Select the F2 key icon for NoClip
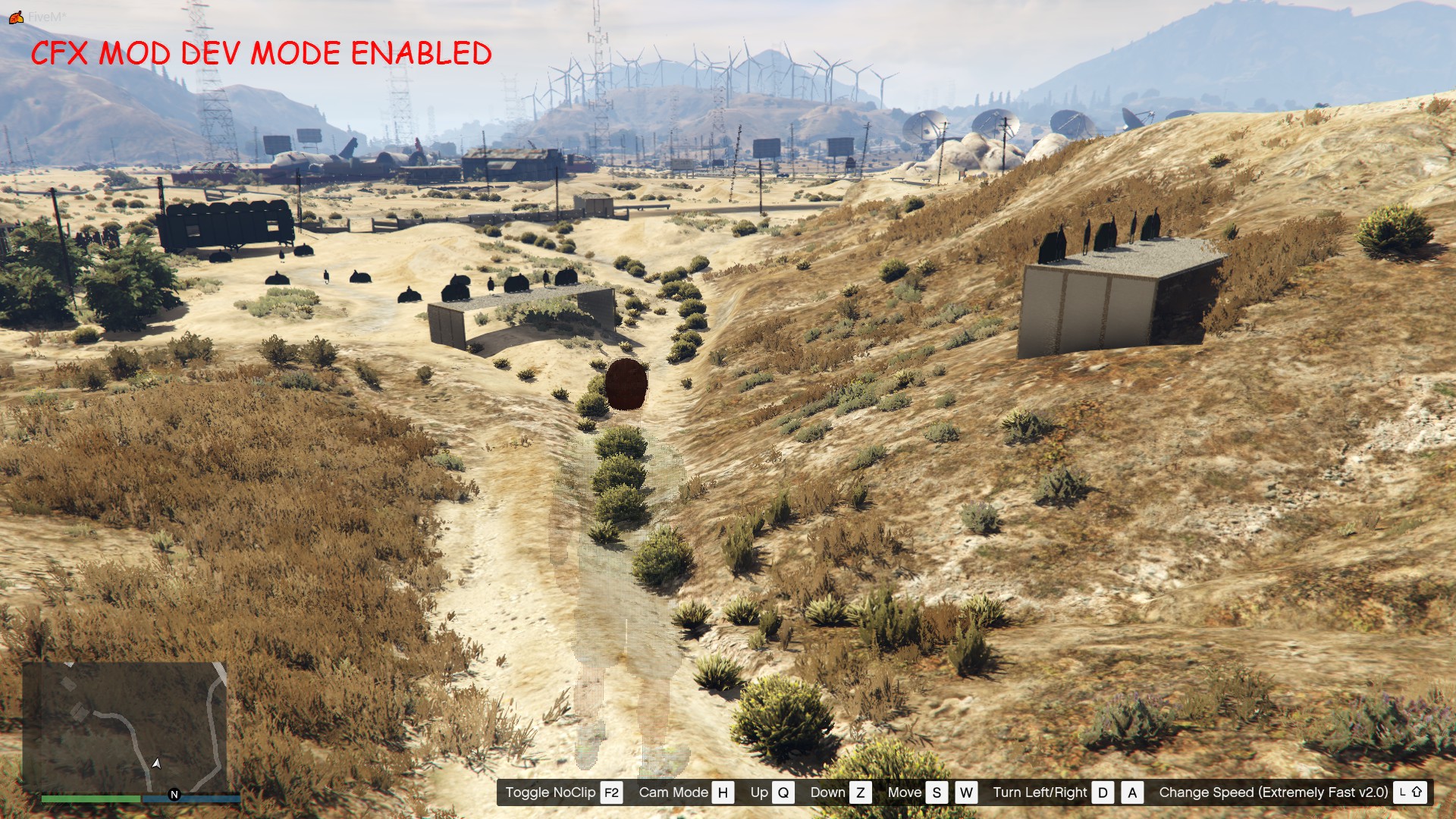 pyautogui.click(x=610, y=793)
